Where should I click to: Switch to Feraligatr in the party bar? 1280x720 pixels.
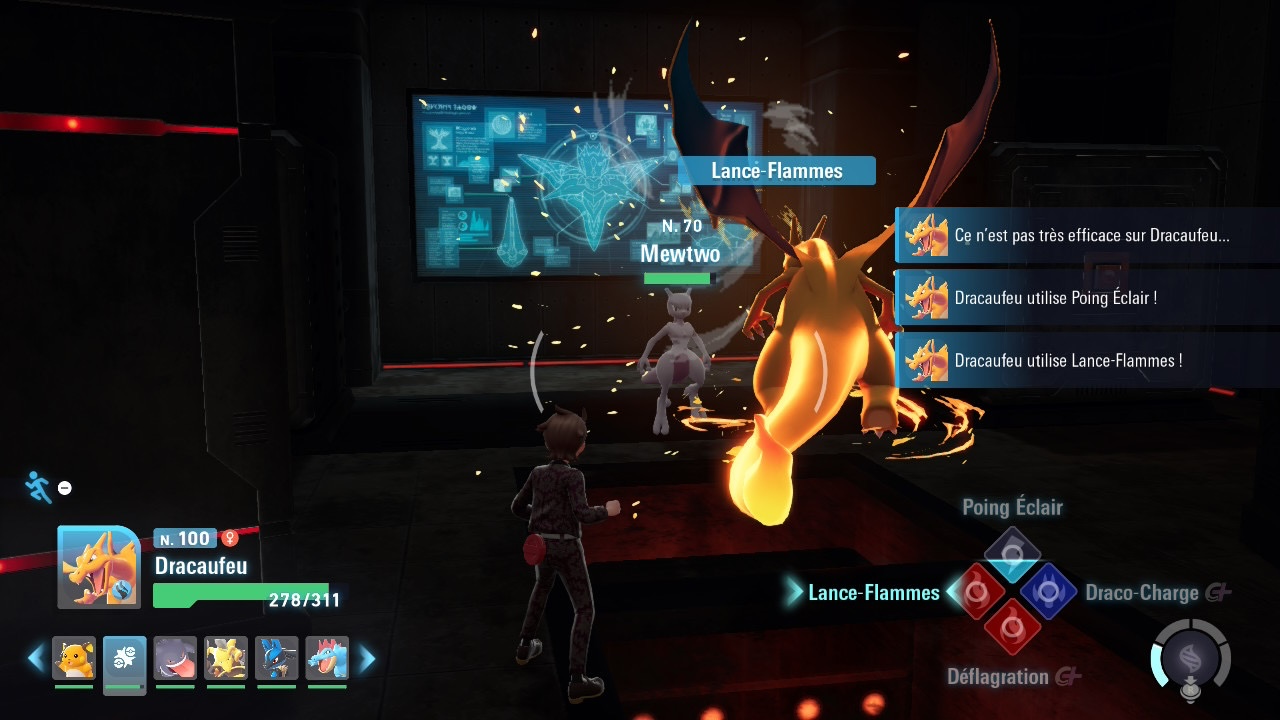click(327, 658)
